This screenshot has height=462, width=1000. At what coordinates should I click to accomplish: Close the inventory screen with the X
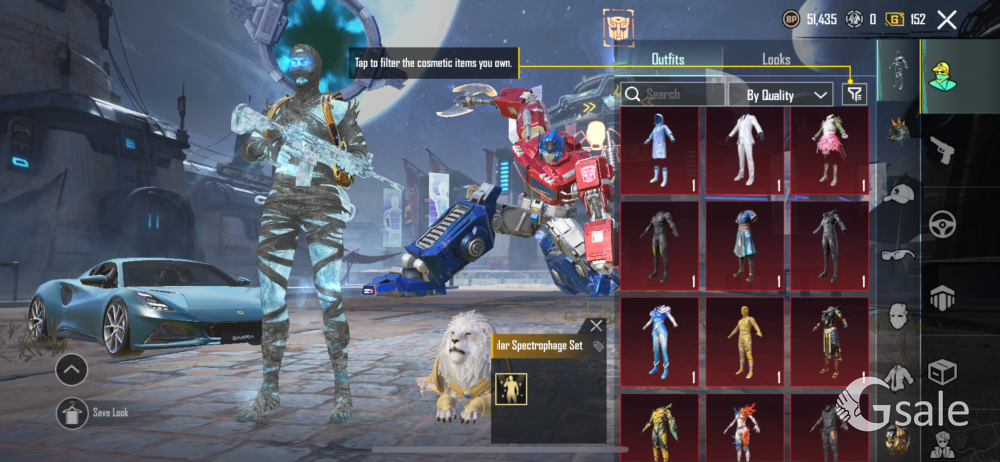click(x=947, y=19)
